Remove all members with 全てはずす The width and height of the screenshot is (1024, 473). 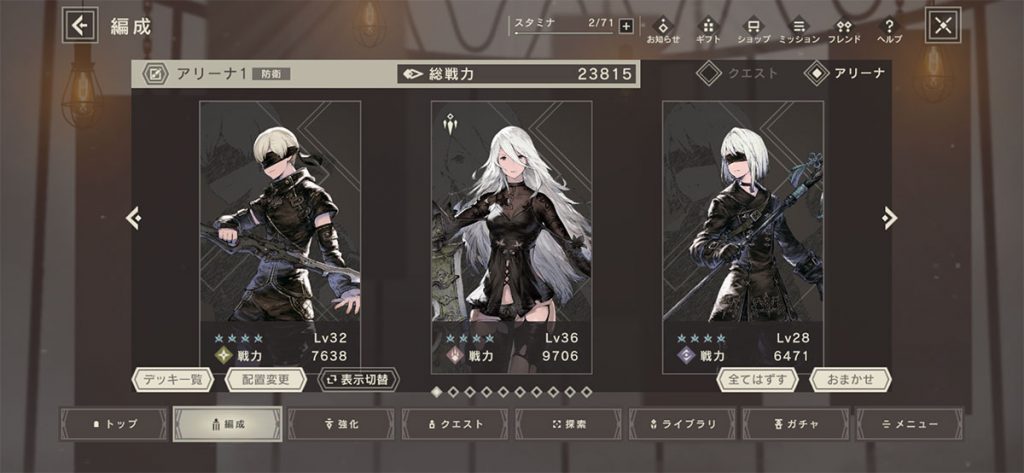(757, 380)
